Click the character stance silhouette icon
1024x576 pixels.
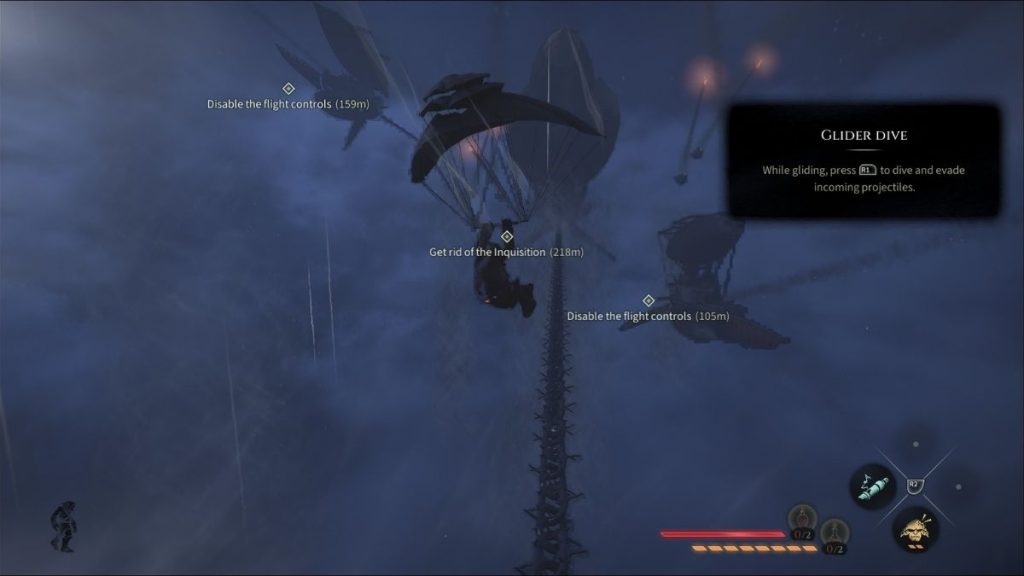[x=64, y=526]
